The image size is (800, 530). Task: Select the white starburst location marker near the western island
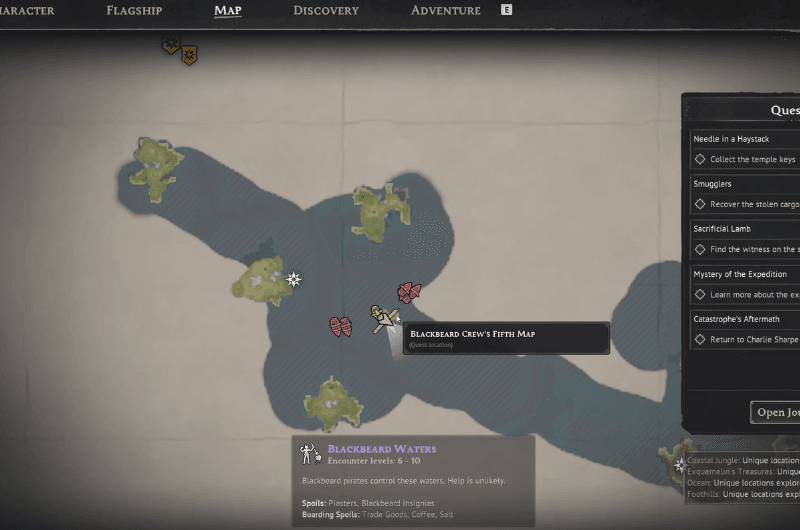click(293, 279)
